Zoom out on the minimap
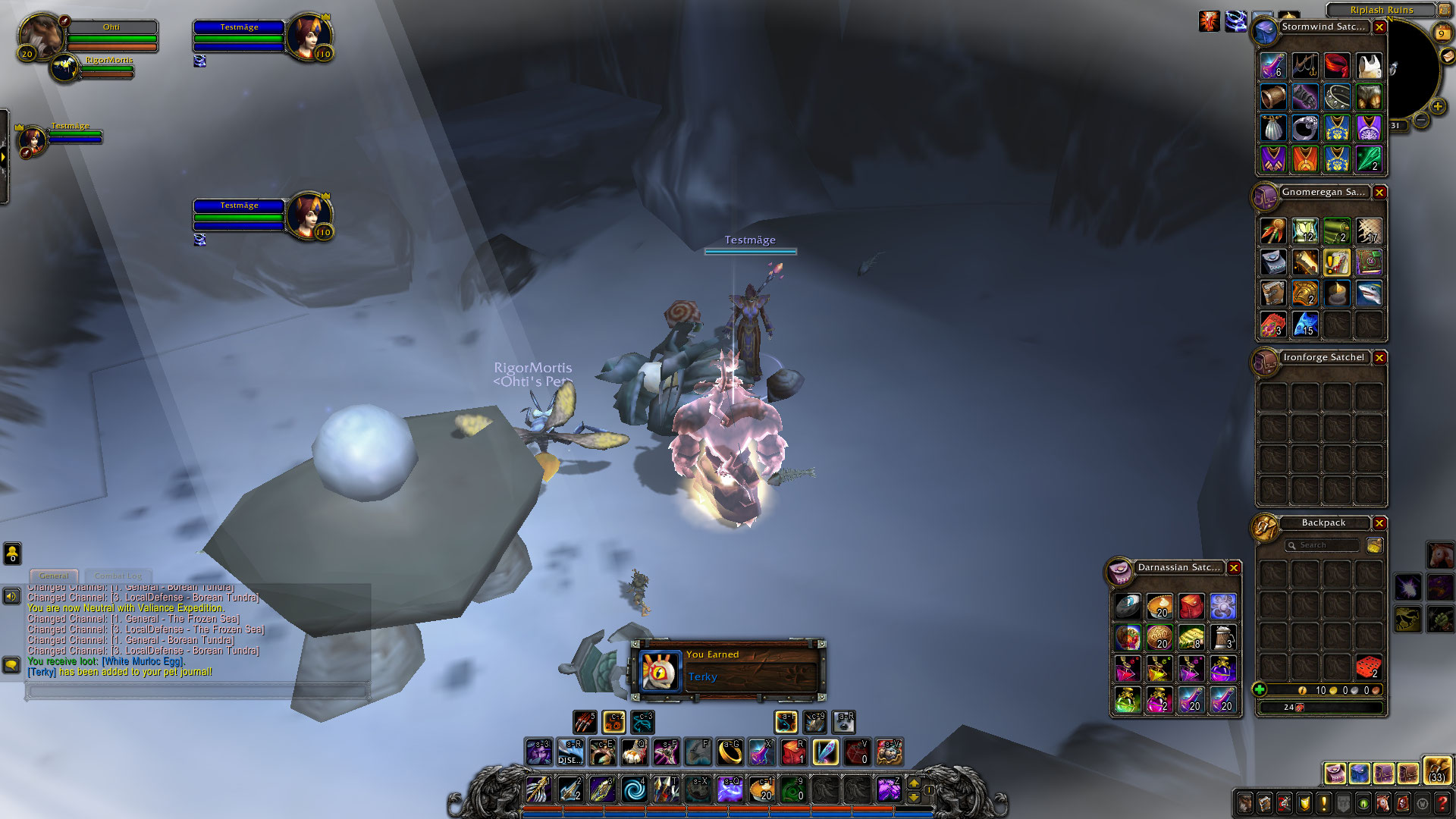The height and width of the screenshot is (819, 1456). click(x=1421, y=121)
